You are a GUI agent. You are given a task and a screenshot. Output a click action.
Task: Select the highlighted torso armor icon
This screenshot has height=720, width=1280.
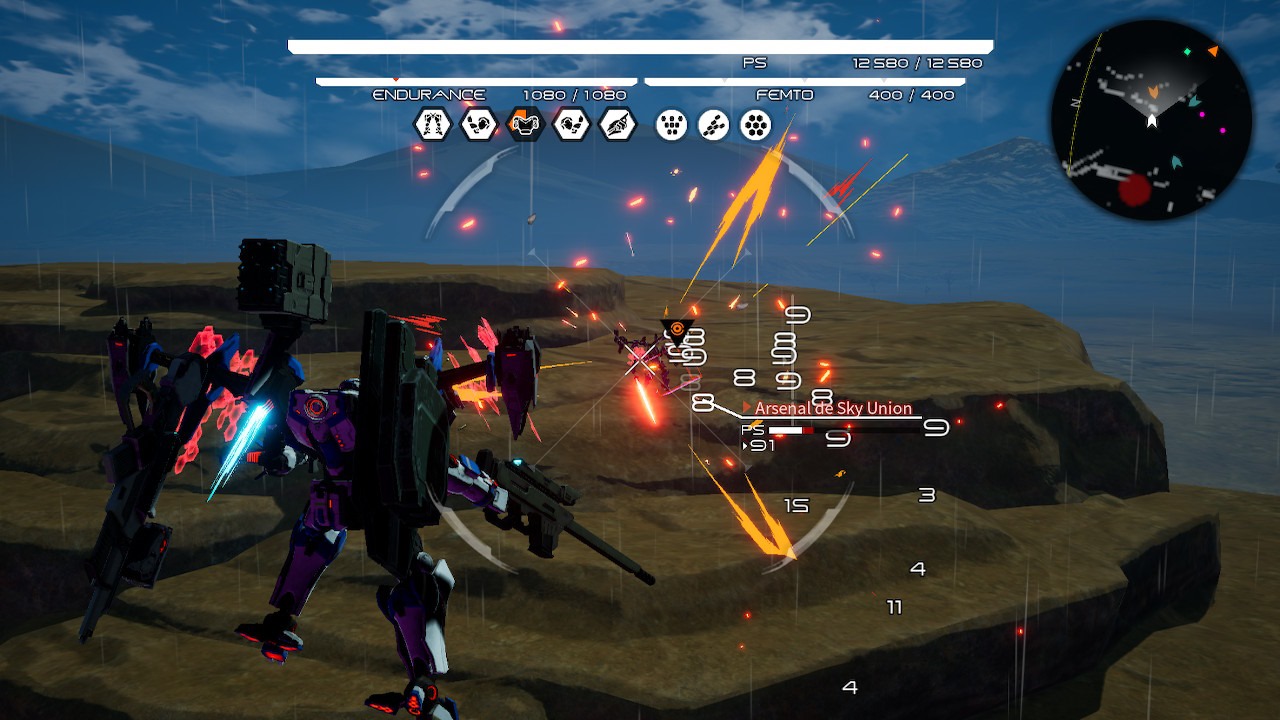(x=525, y=125)
